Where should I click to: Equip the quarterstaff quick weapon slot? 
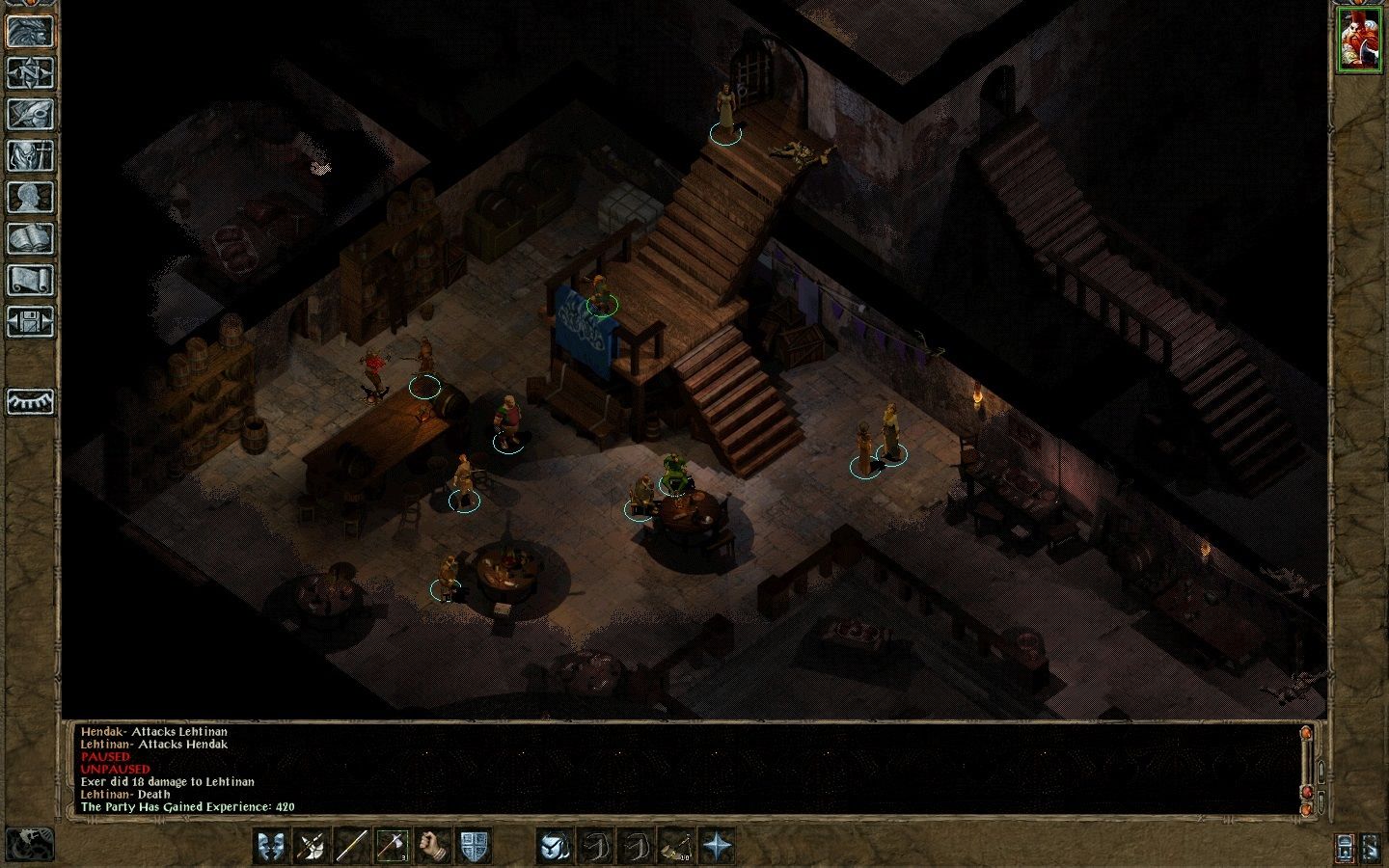pyautogui.click(x=352, y=846)
